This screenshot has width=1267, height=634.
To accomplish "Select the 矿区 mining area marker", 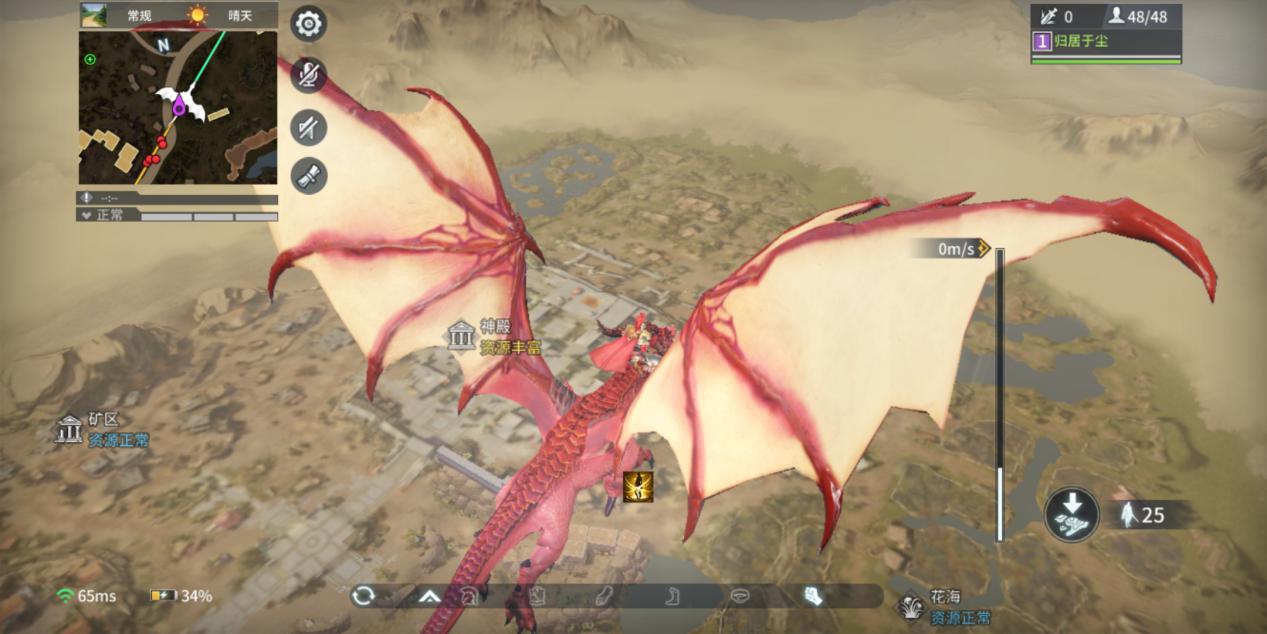I will pyautogui.click(x=69, y=429).
